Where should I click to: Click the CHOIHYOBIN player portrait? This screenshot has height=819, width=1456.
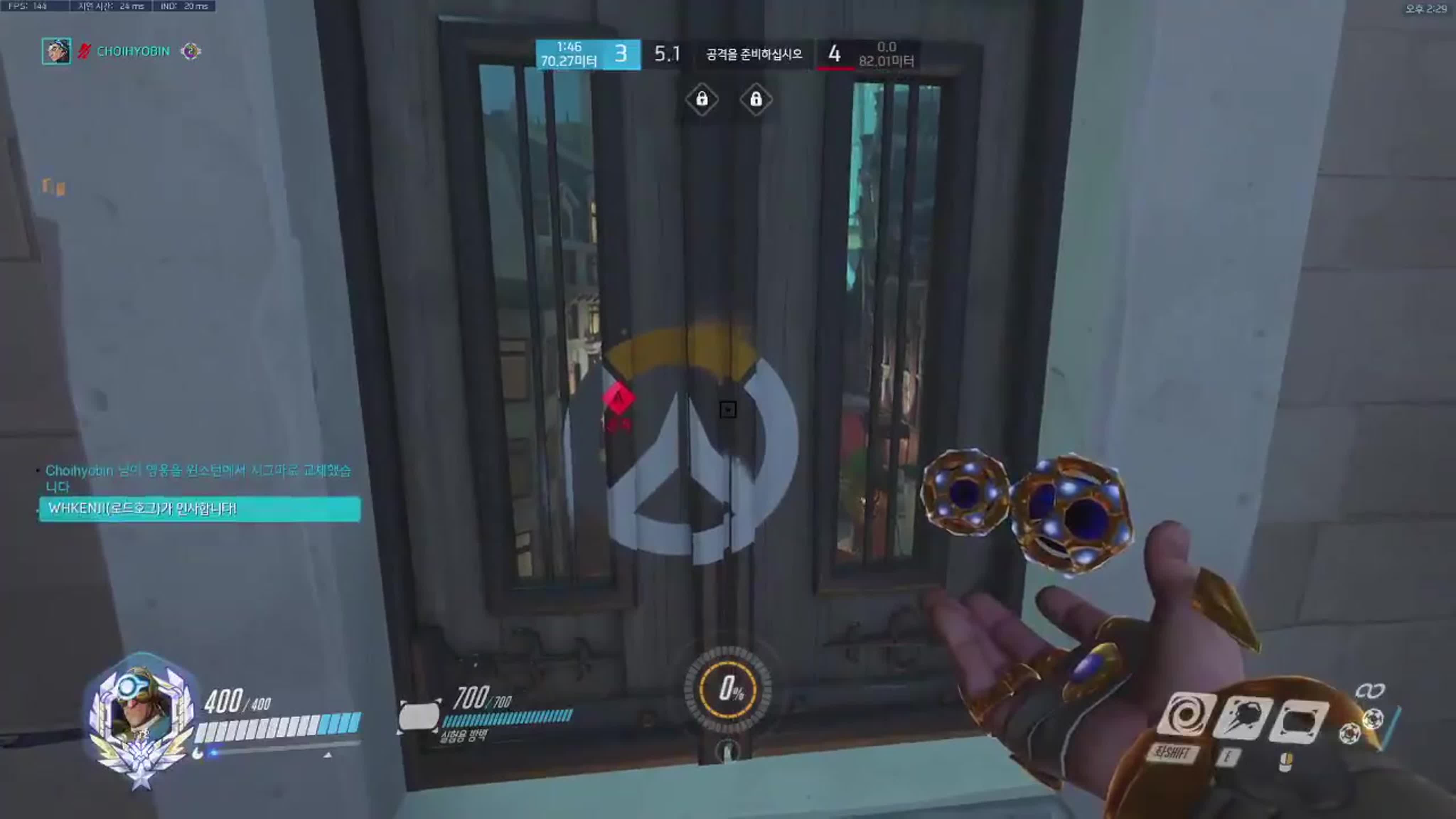coord(56,52)
